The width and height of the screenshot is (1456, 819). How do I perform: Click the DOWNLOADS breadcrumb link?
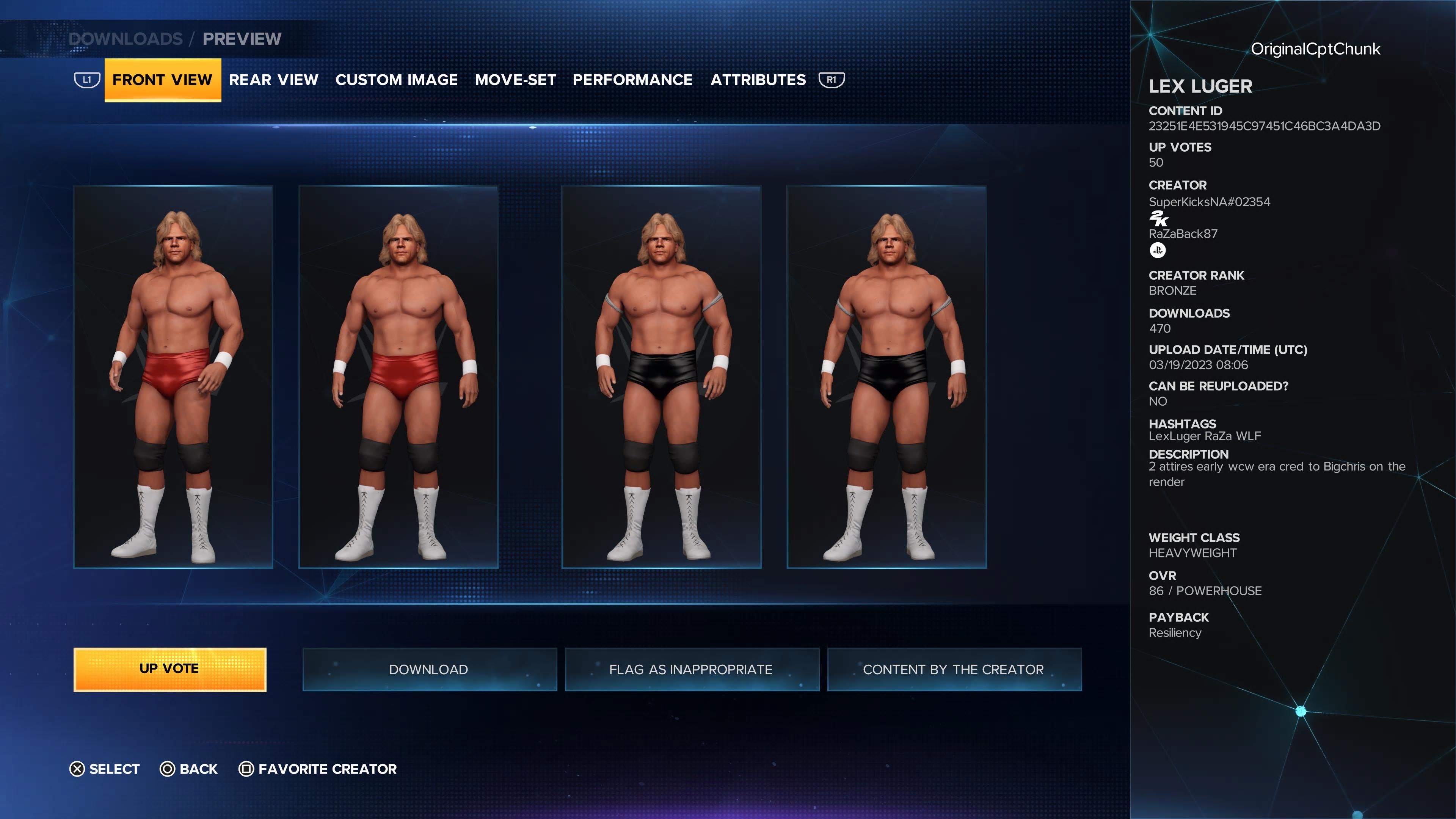[126, 38]
